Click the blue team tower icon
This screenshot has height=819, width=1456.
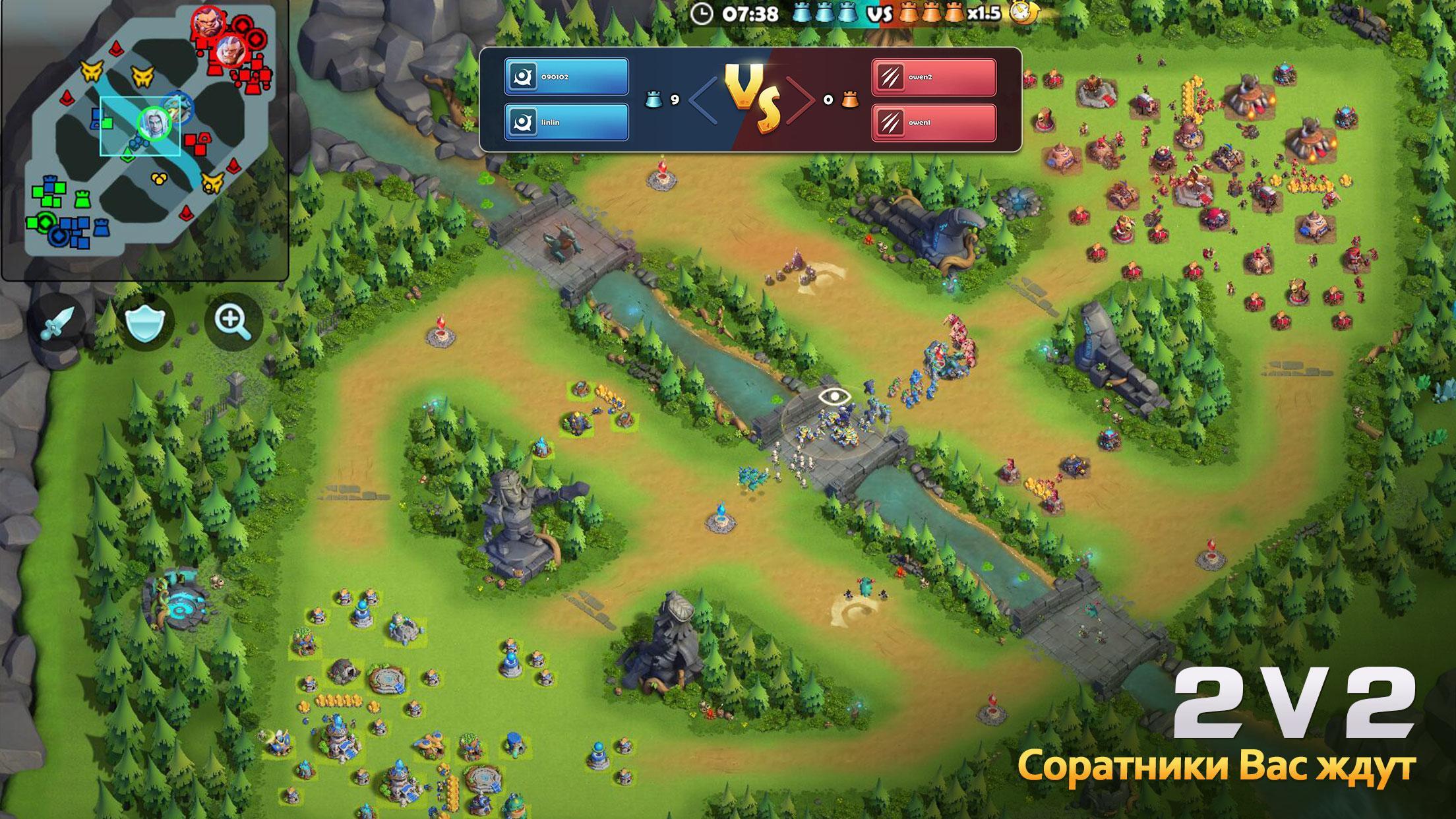(824, 12)
